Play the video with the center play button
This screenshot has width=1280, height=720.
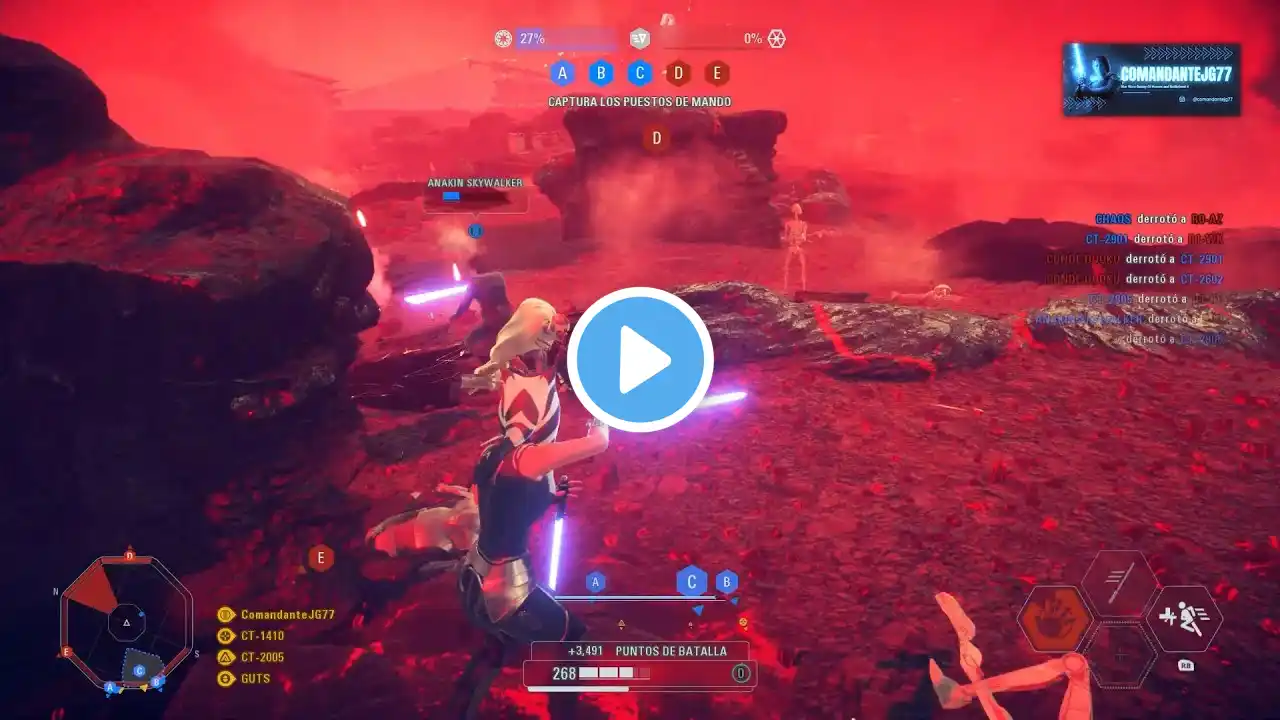(640, 360)
